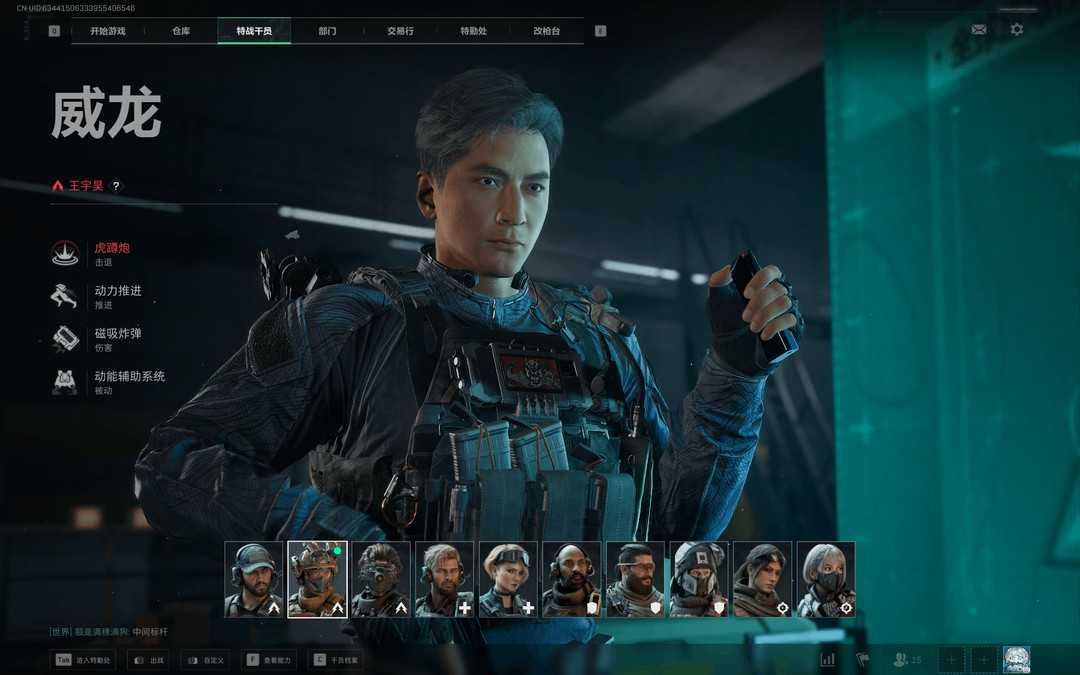This screenshot has height=675, width=1080.
Task: Open the player avatar at bottom right
Action: (1016, 659)
